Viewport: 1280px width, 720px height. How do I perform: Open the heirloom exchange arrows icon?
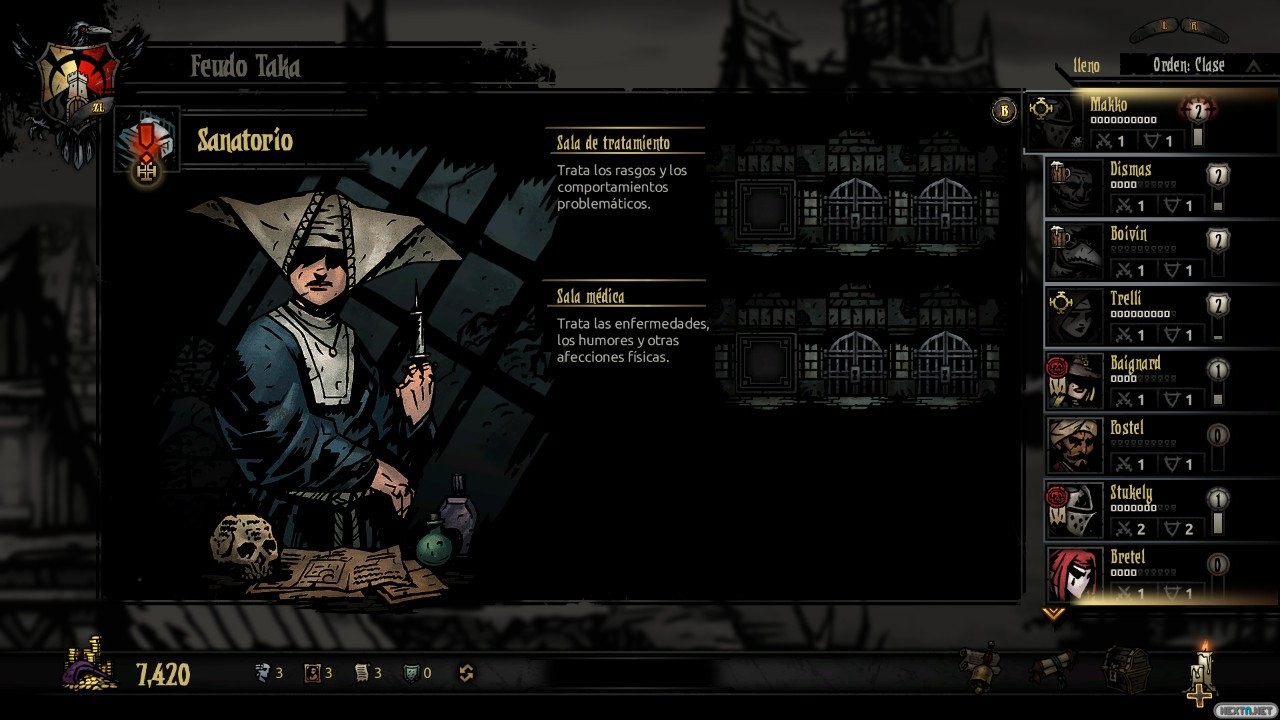[466, 674]
